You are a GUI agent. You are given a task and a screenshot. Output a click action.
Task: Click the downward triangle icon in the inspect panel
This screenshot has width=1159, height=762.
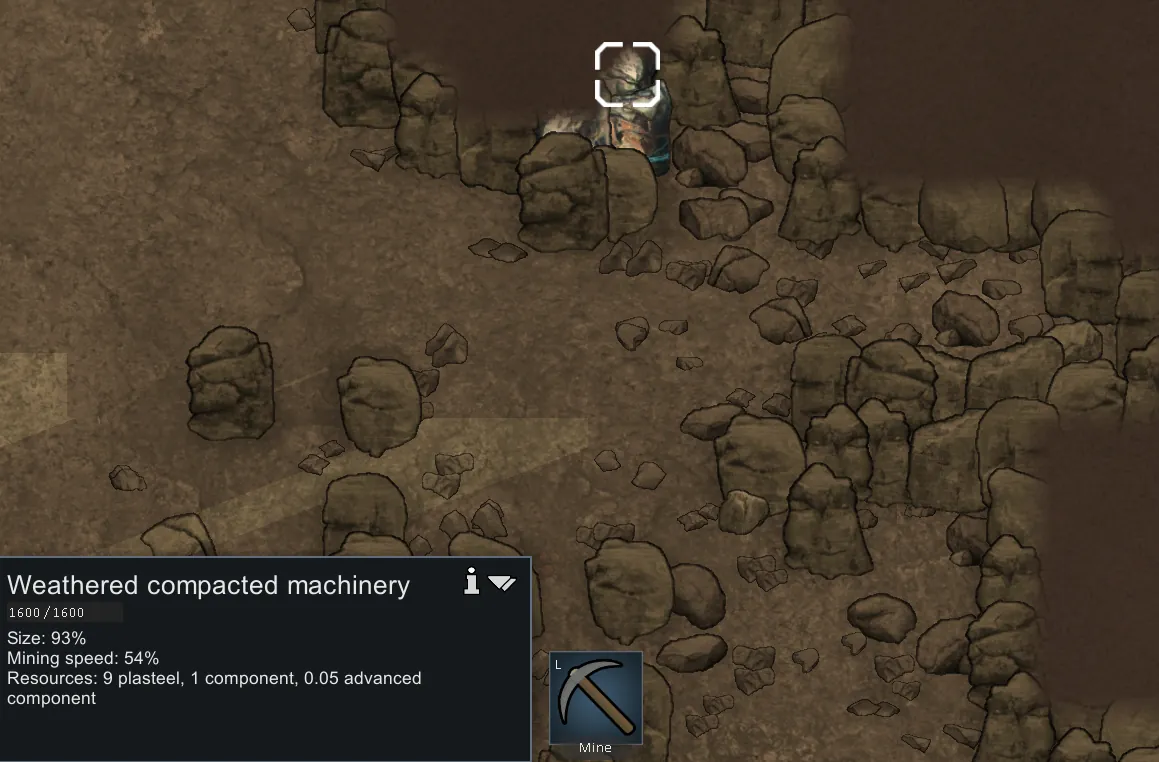[502, 583]
